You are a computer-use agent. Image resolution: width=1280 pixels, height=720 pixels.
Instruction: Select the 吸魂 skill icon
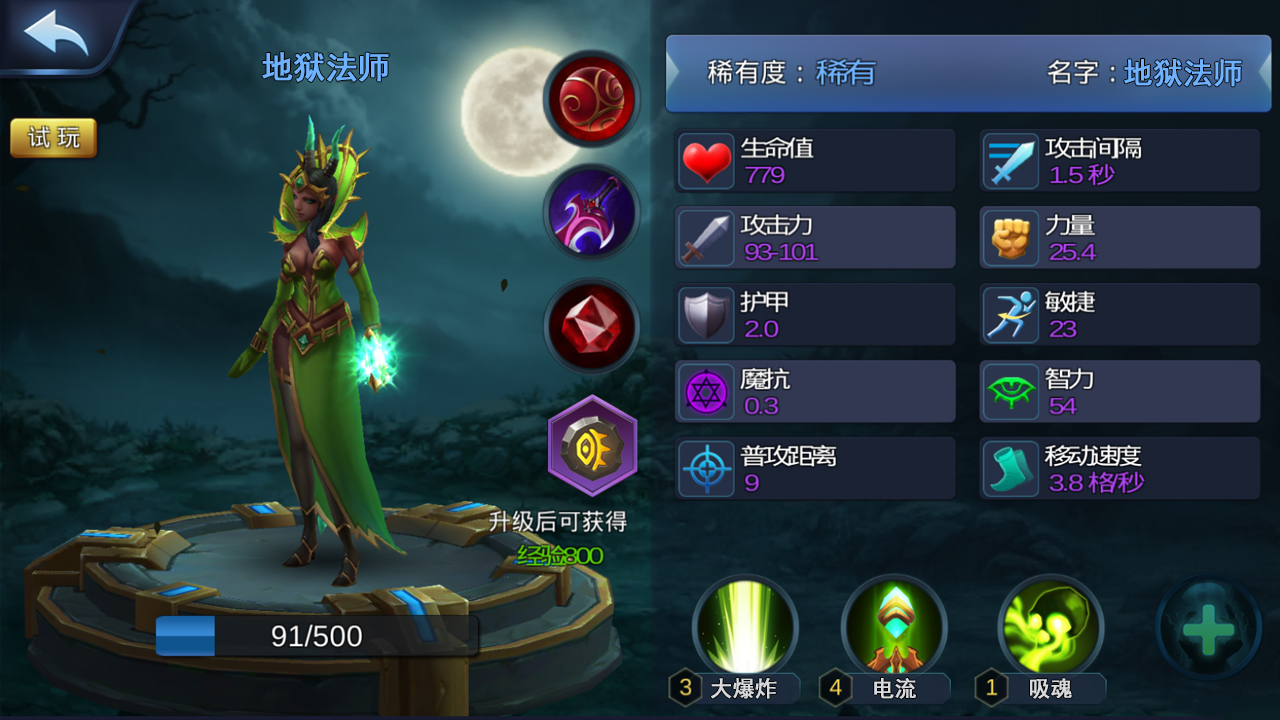pyautogui.click(x=1050, y=627)
